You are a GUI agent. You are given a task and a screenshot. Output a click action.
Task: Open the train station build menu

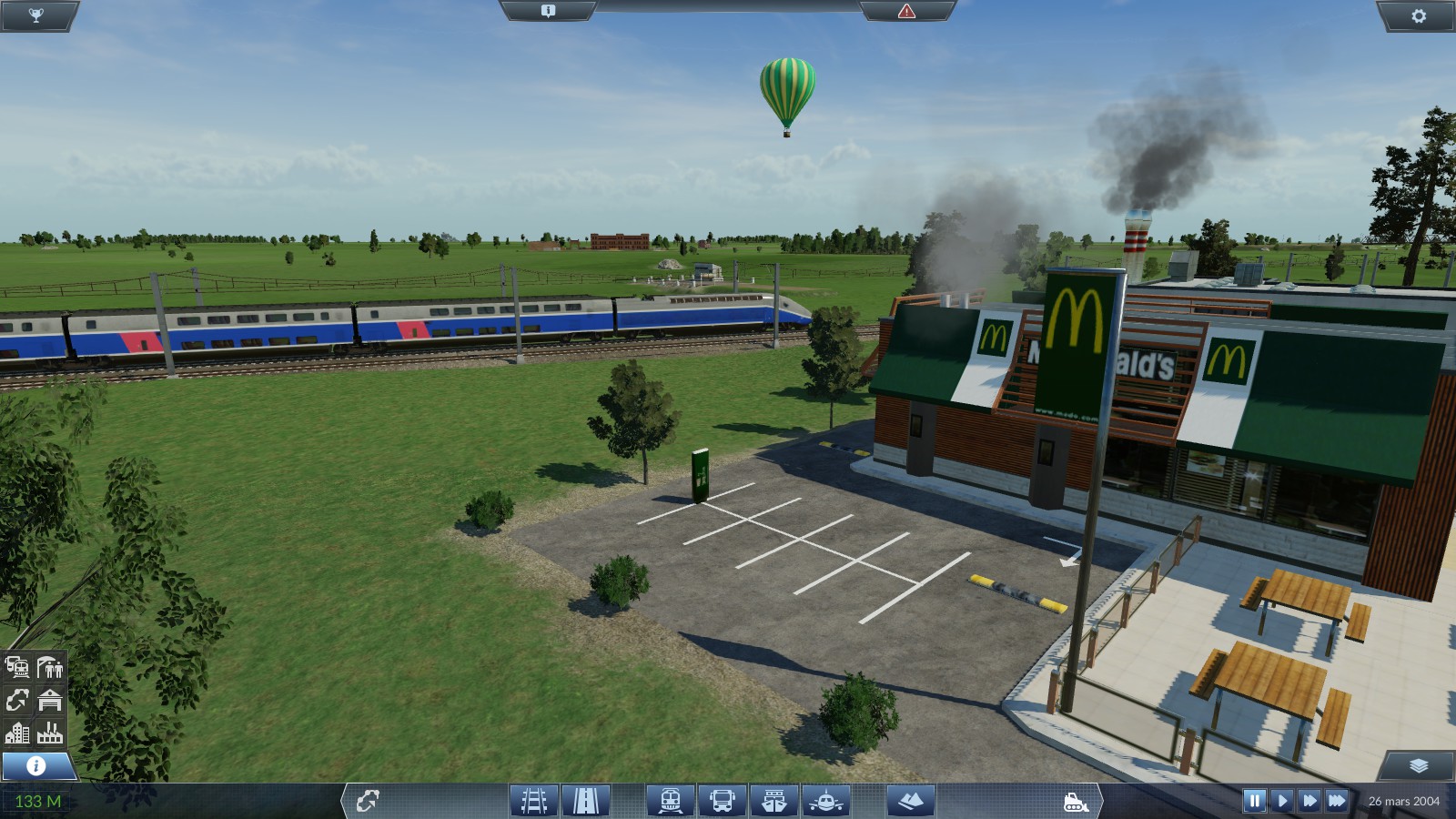(x=671, y=801)
